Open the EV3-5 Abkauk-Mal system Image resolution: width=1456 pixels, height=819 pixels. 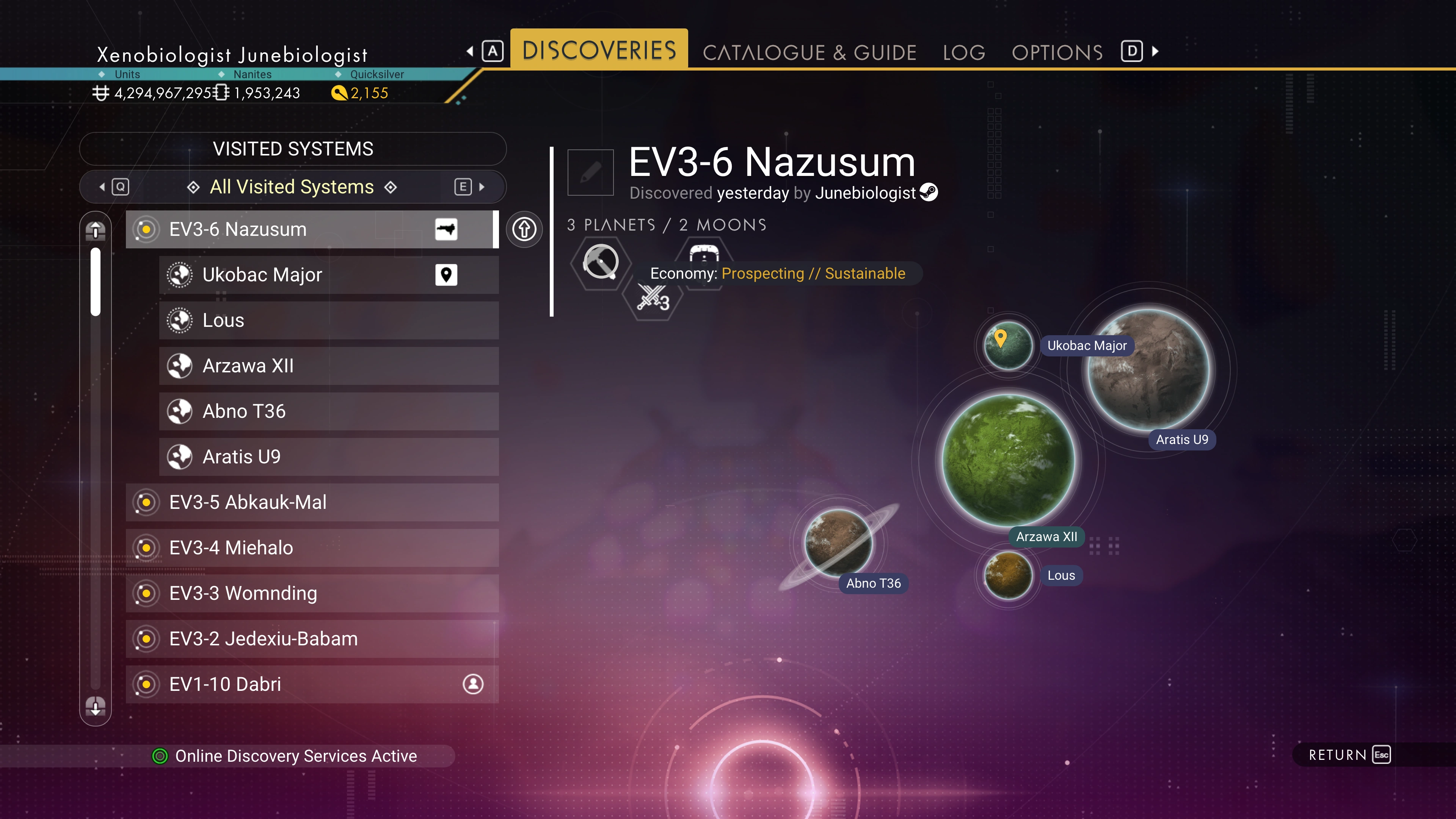tap(311, 502)
